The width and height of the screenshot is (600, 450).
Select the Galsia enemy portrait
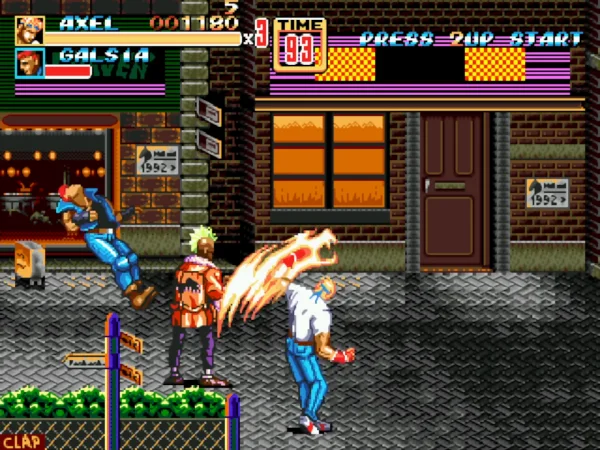click(x=29, y=63)
